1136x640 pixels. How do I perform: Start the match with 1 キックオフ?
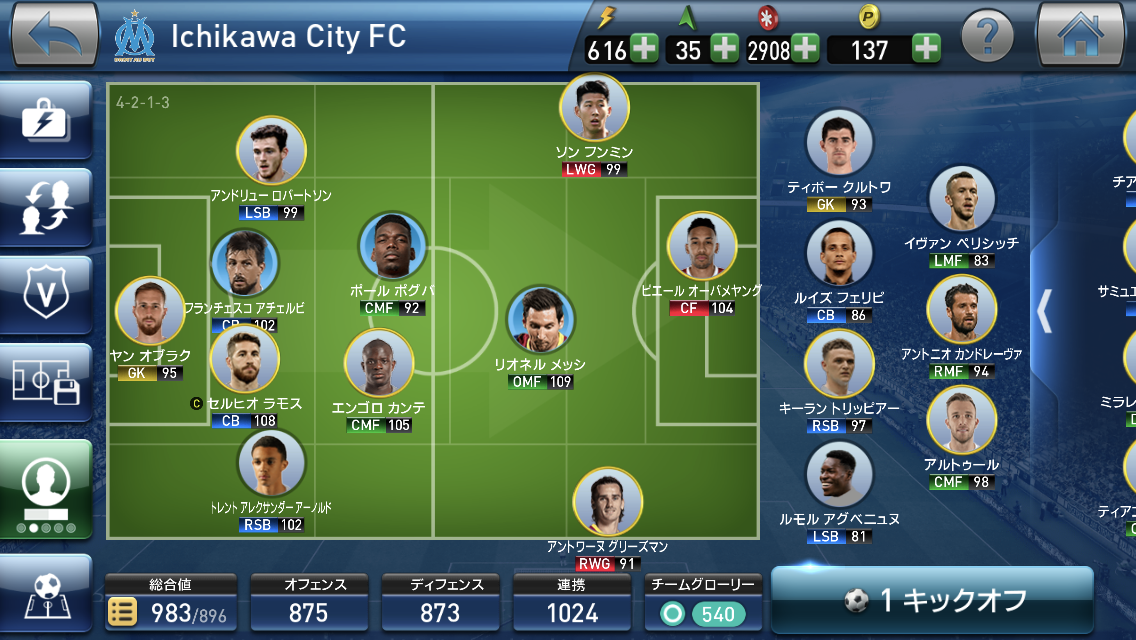tap(932, 599)
